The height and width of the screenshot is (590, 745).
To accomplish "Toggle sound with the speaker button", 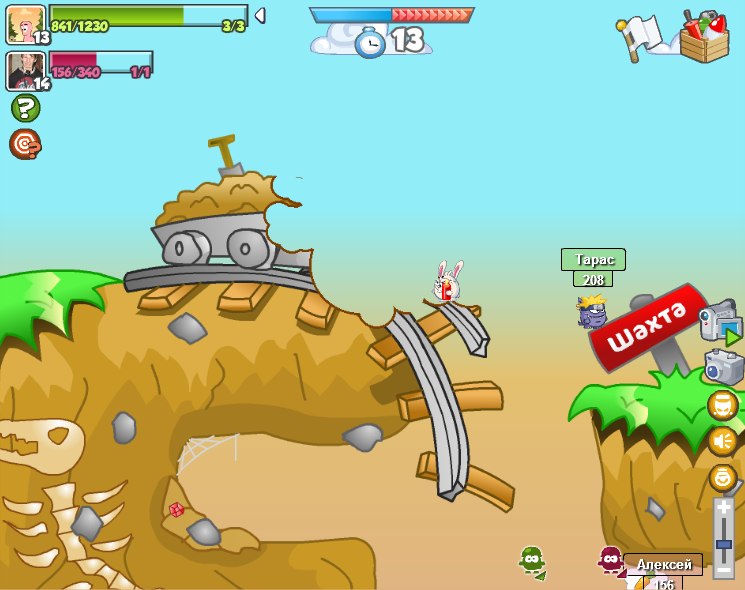I will click(722, 441).
